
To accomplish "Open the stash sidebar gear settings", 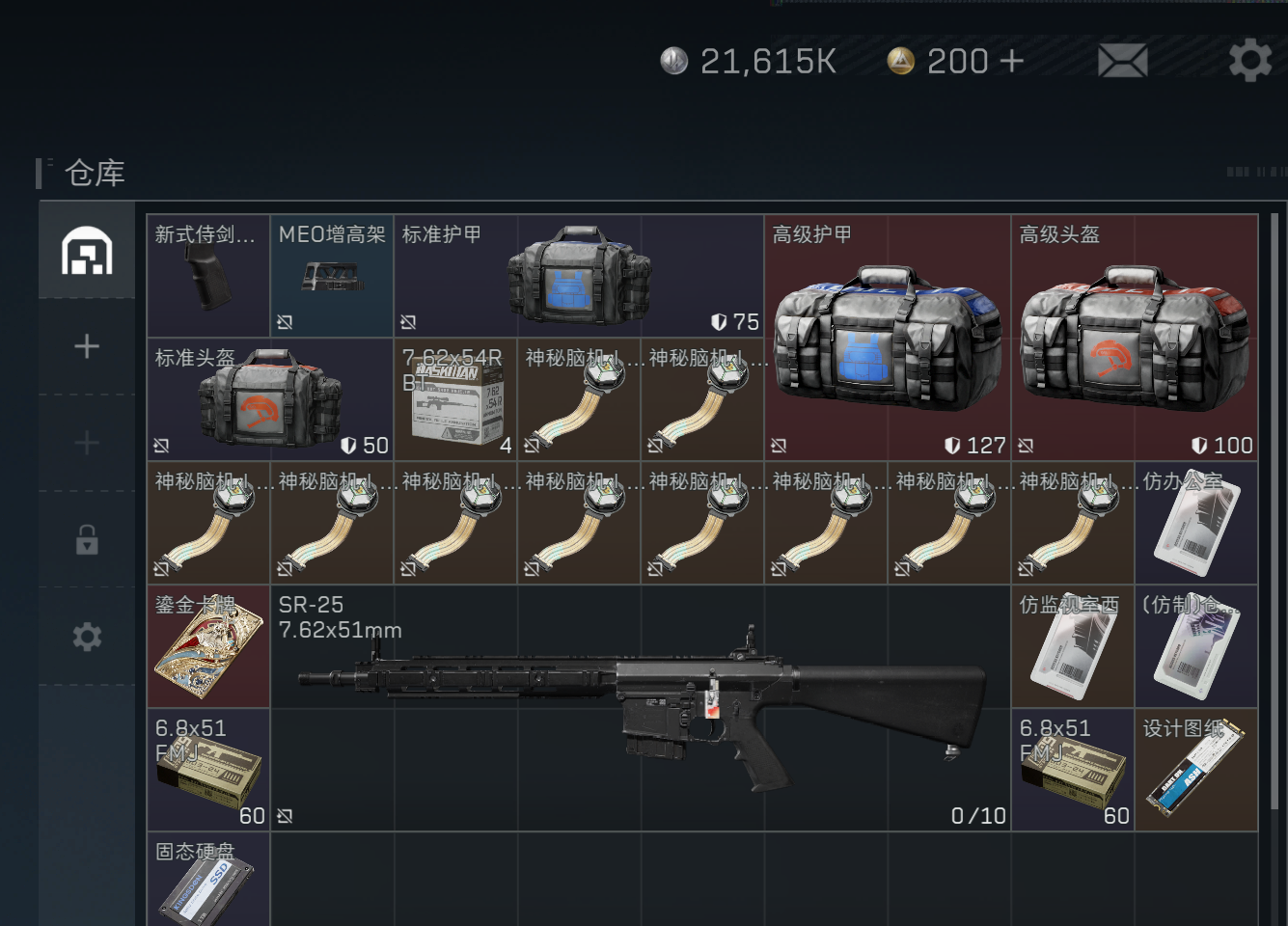I will [87, 637].
